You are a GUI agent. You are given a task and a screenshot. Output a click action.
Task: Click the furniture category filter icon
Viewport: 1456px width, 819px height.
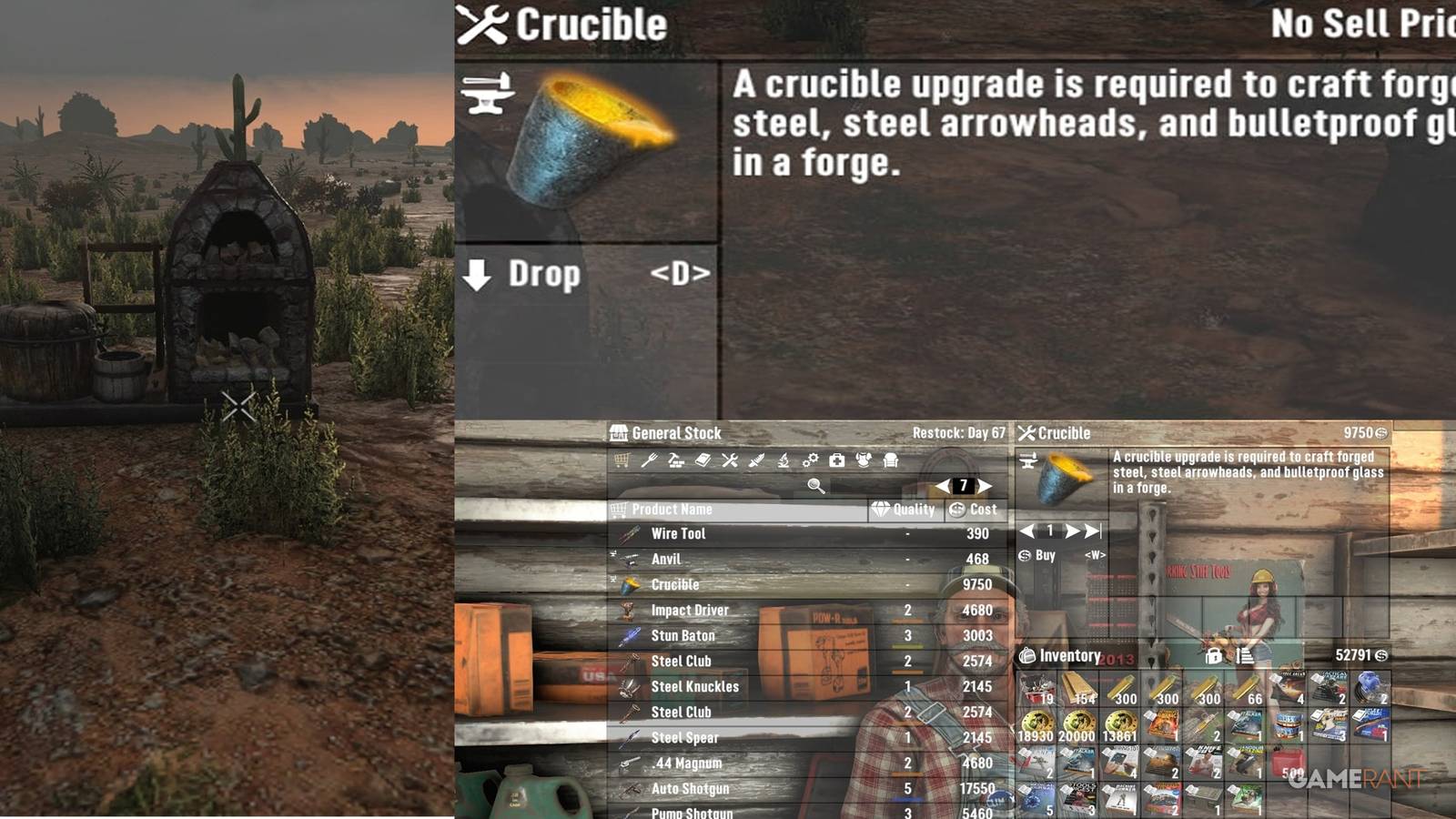point(891,460)
